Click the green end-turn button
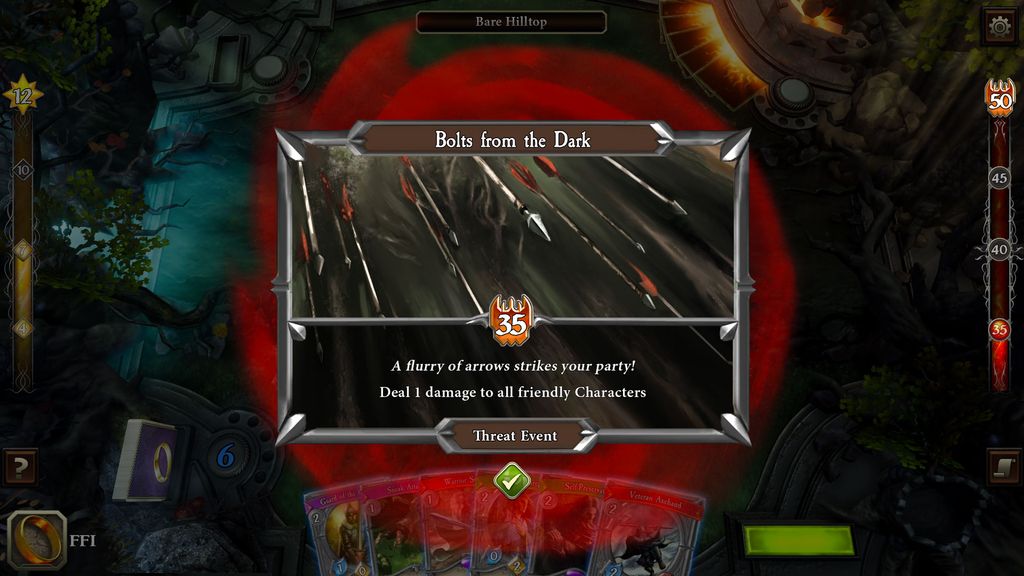Image resolution: width=1024 pixels, height=576 pixels. tap(799, 540)
